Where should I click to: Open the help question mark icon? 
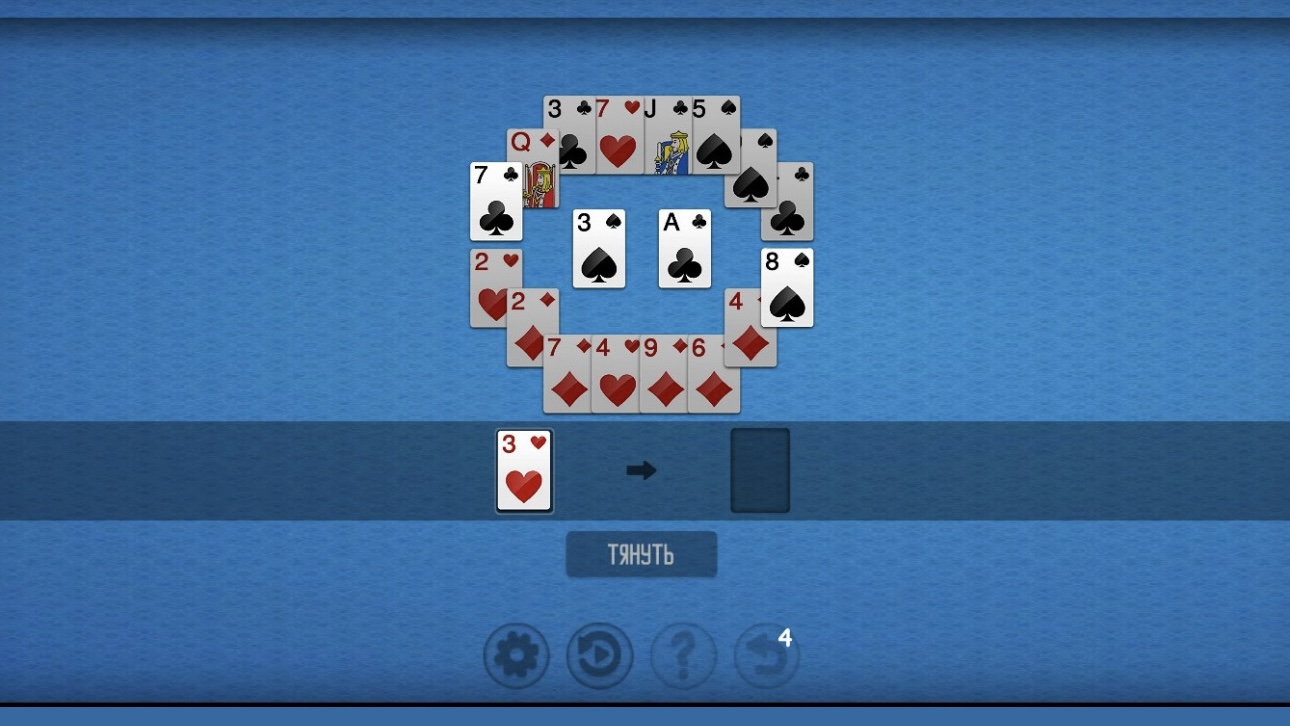(x=683, y=656)
